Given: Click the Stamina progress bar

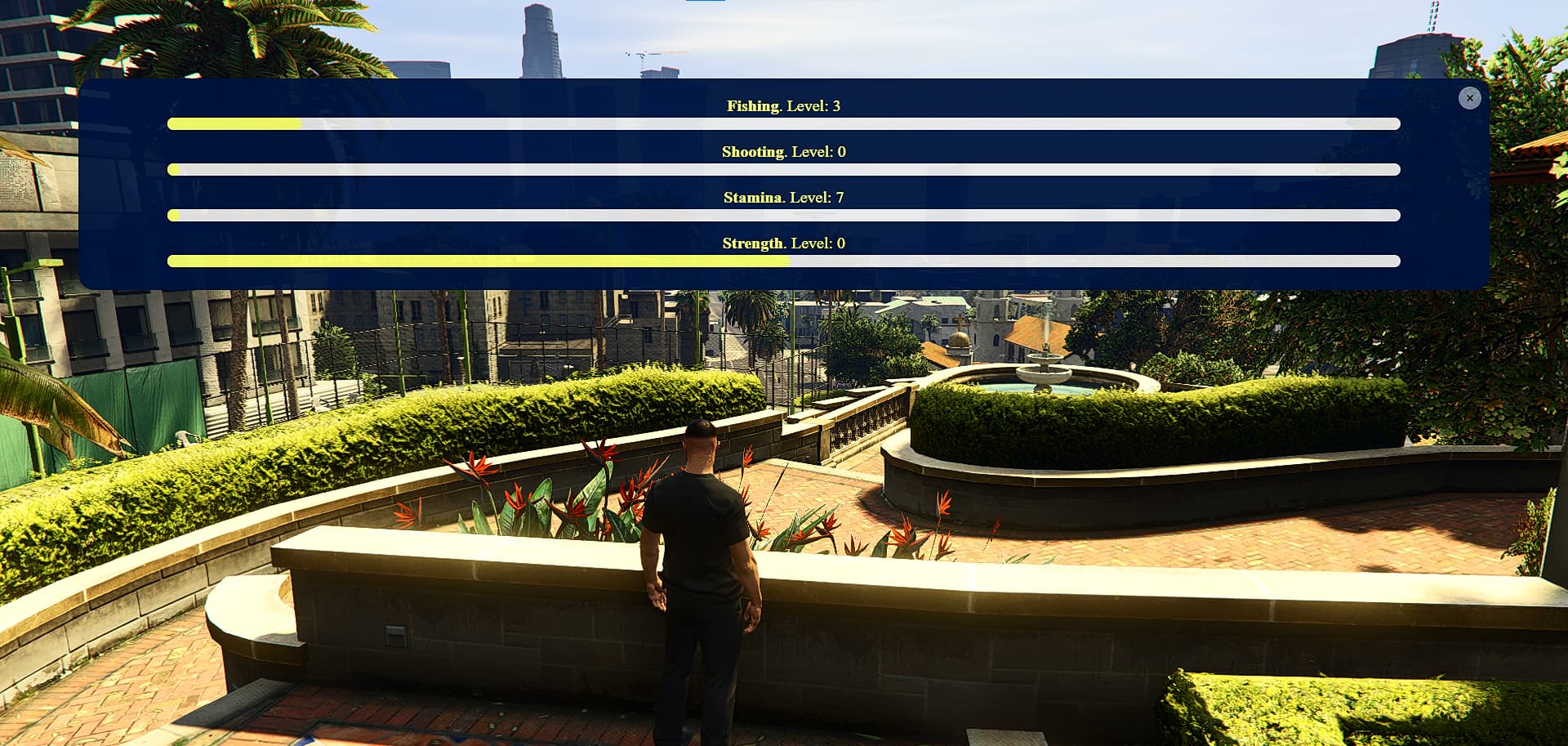Looking at the screenshot, I should tap(782, 215).
